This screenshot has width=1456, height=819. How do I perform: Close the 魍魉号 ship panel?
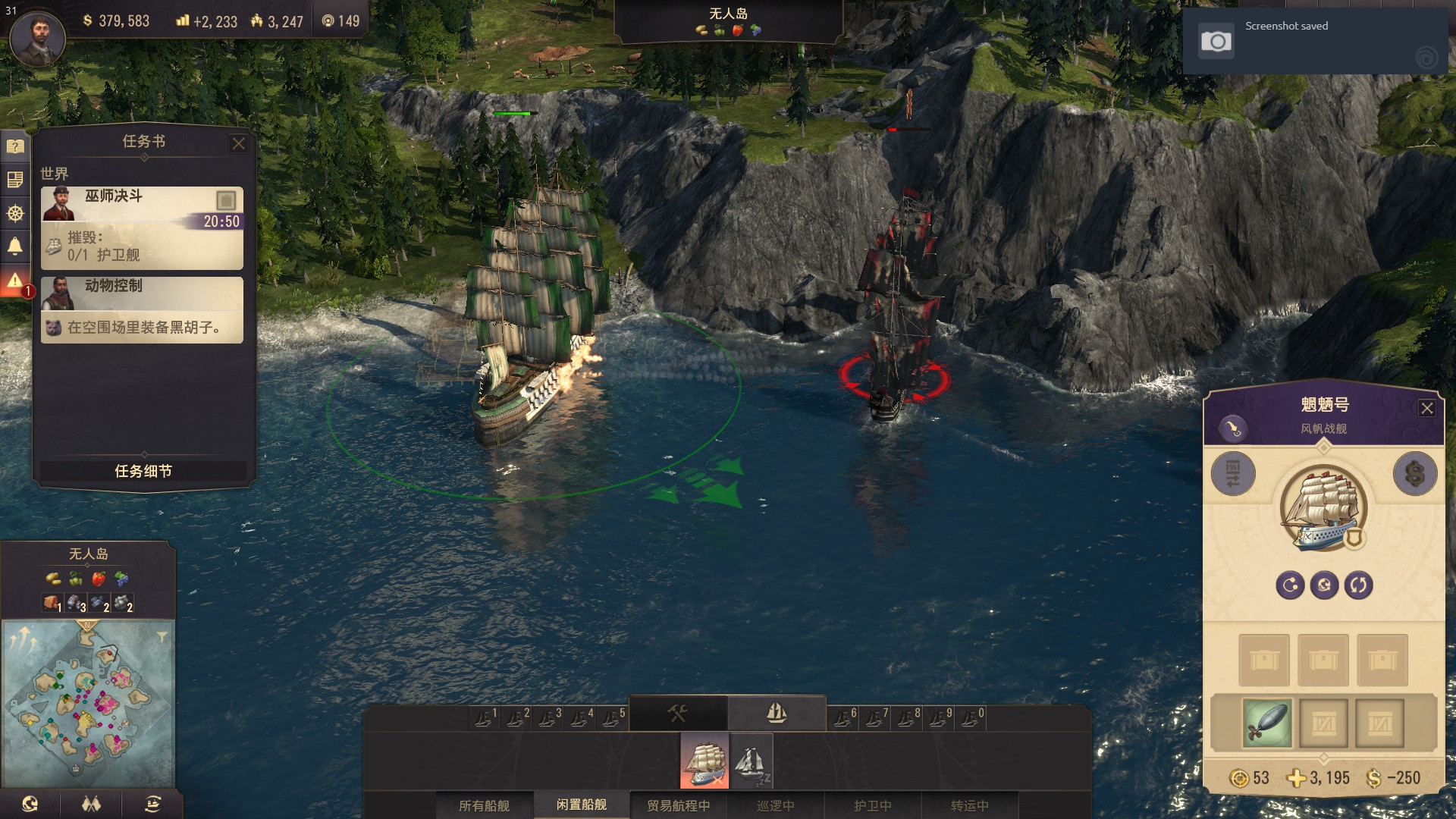pos(1426,408)
